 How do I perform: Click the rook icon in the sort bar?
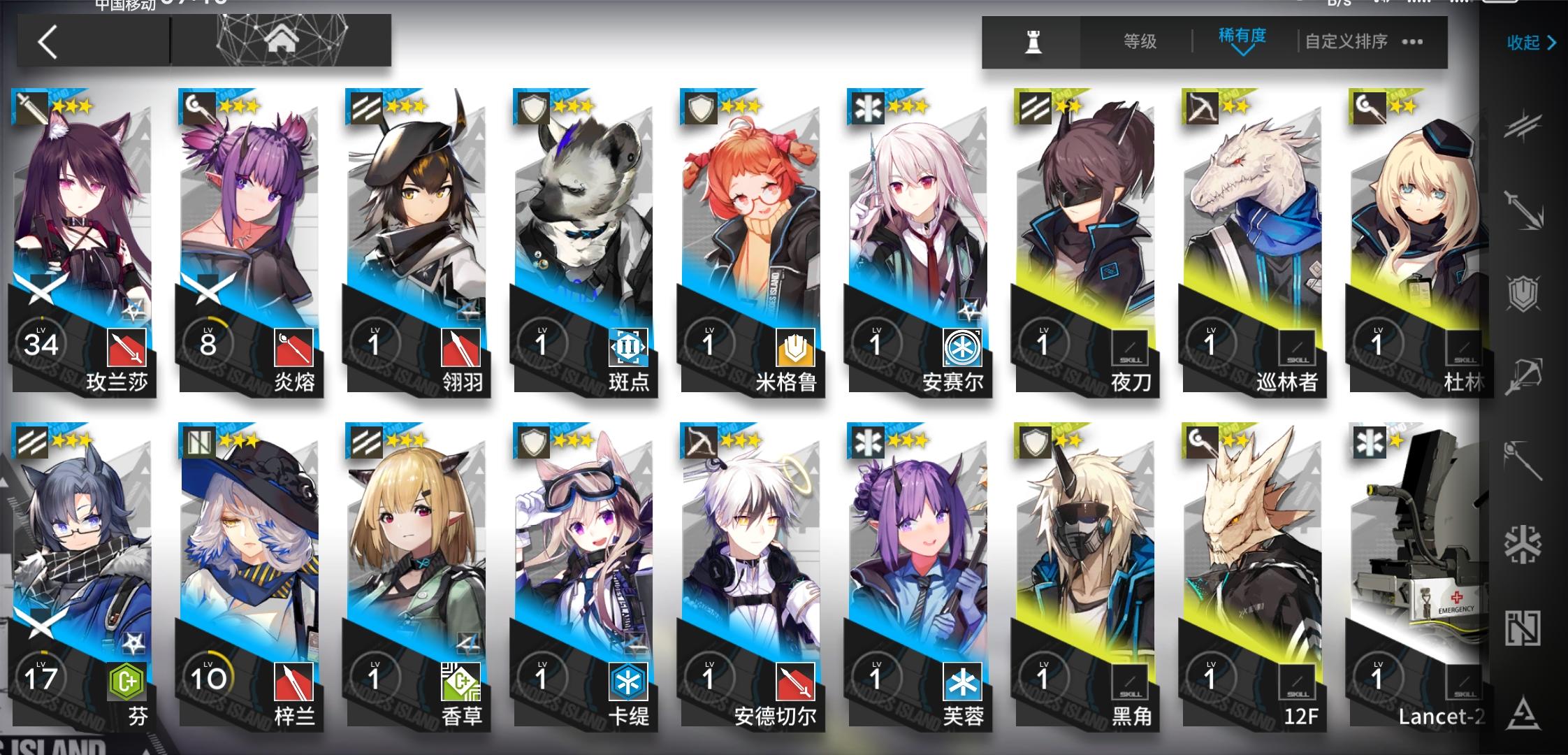point(1033,42)
